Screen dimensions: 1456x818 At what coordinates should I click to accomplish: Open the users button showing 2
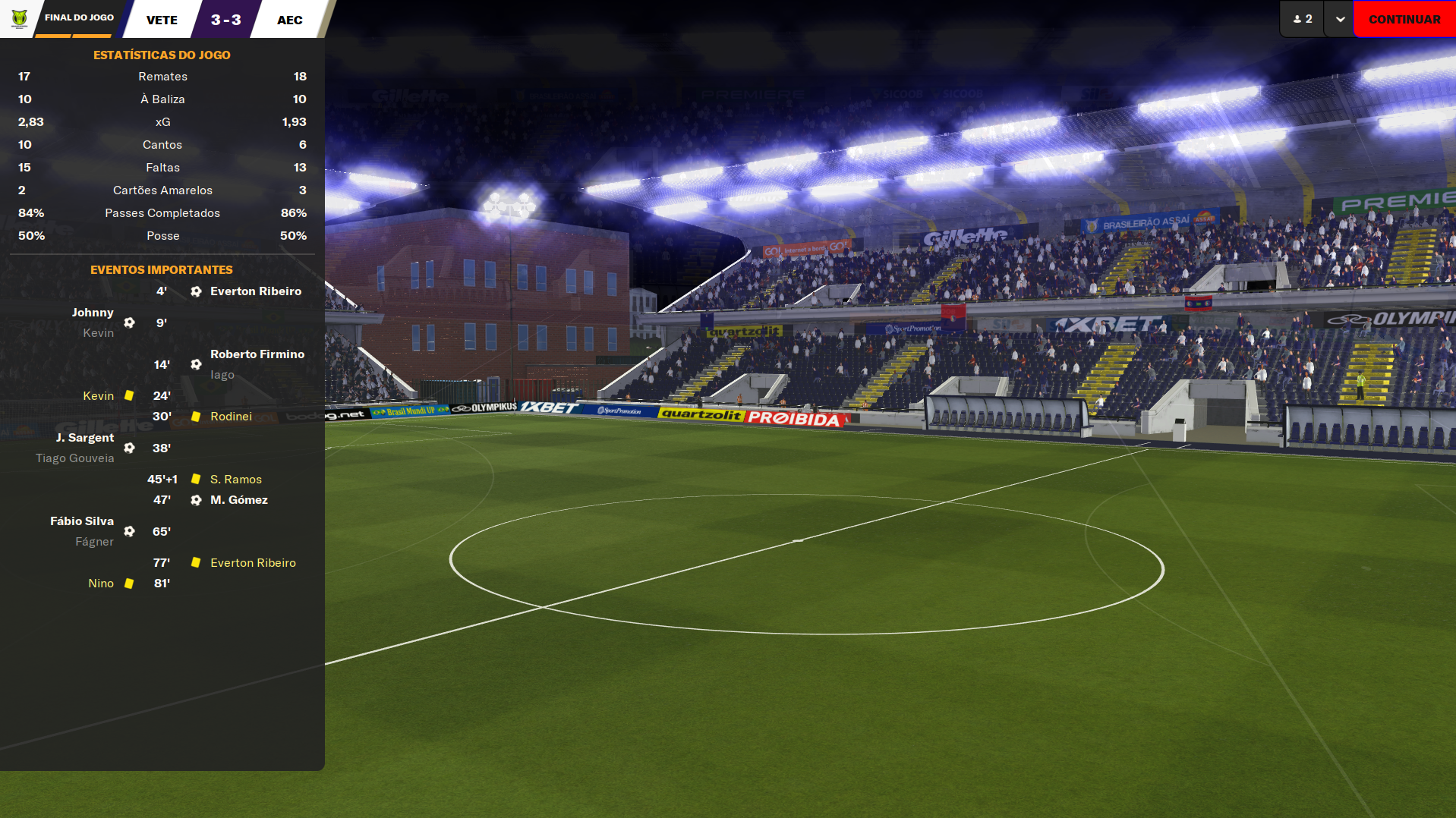[x=1303, y=19]
